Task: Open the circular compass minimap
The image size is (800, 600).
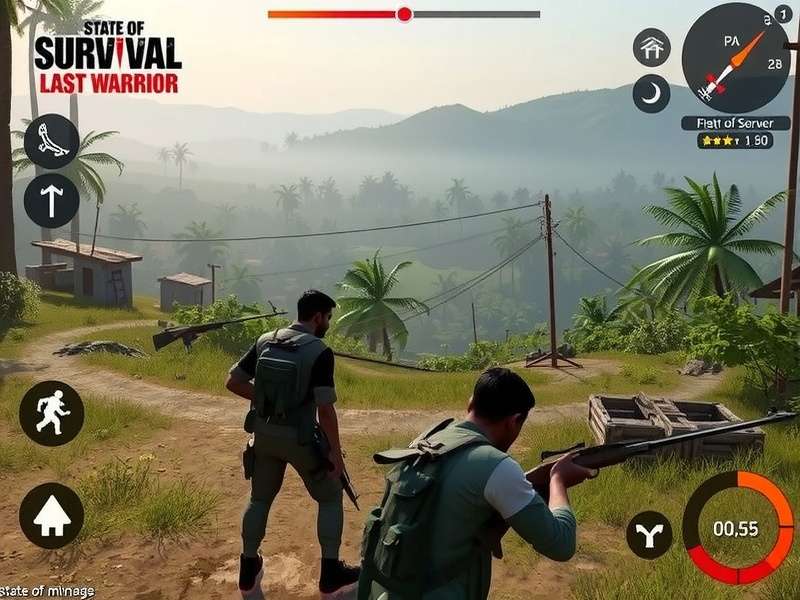Action: click(736, 58)
